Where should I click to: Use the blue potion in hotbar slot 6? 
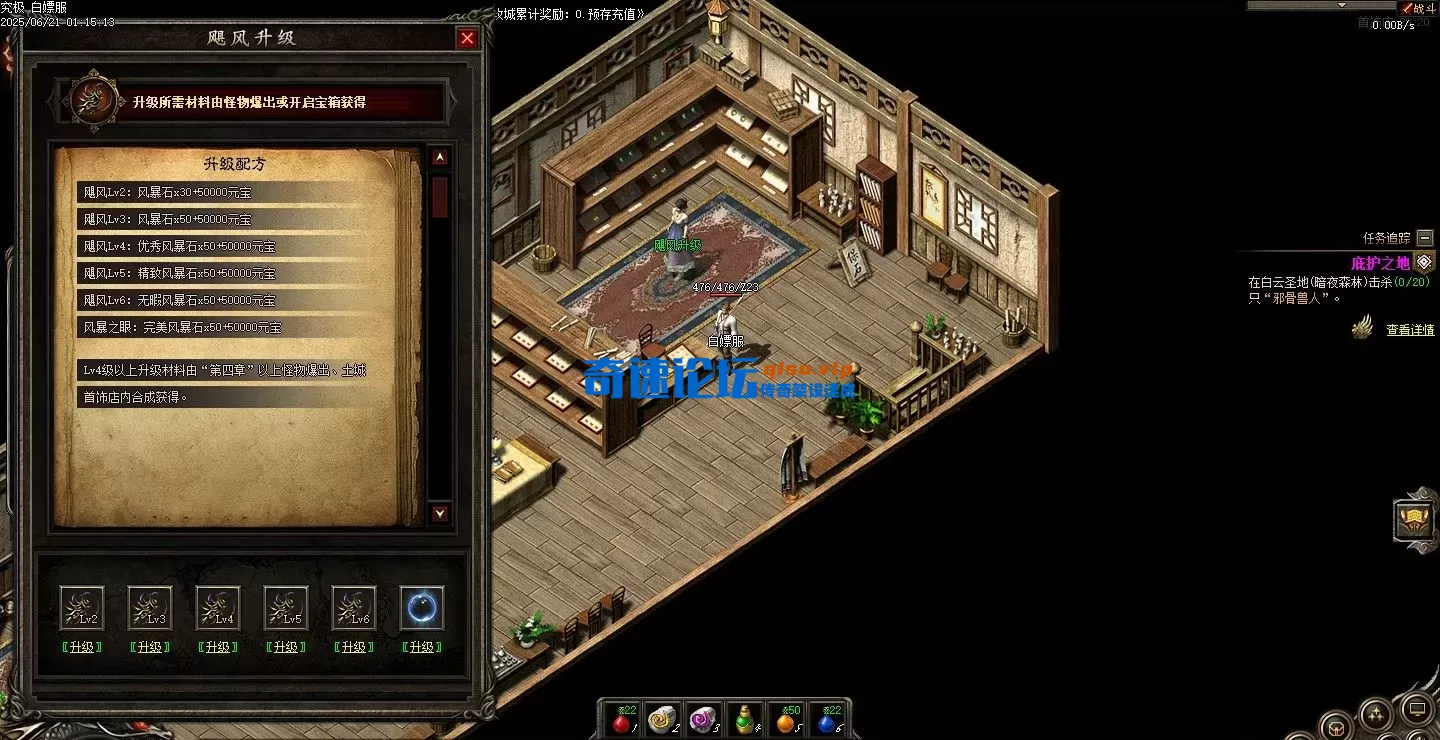coord(827,719)
